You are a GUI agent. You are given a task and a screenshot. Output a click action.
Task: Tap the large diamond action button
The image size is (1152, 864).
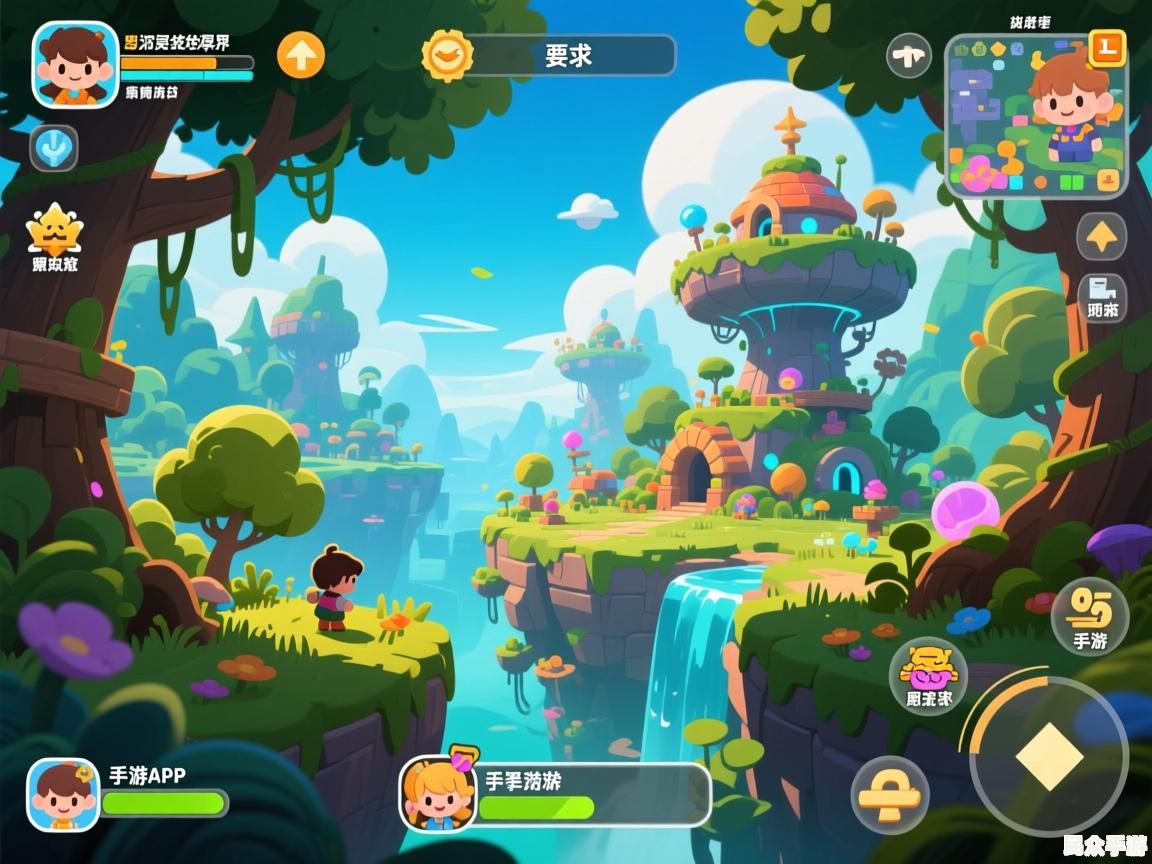coord(1049,756)
